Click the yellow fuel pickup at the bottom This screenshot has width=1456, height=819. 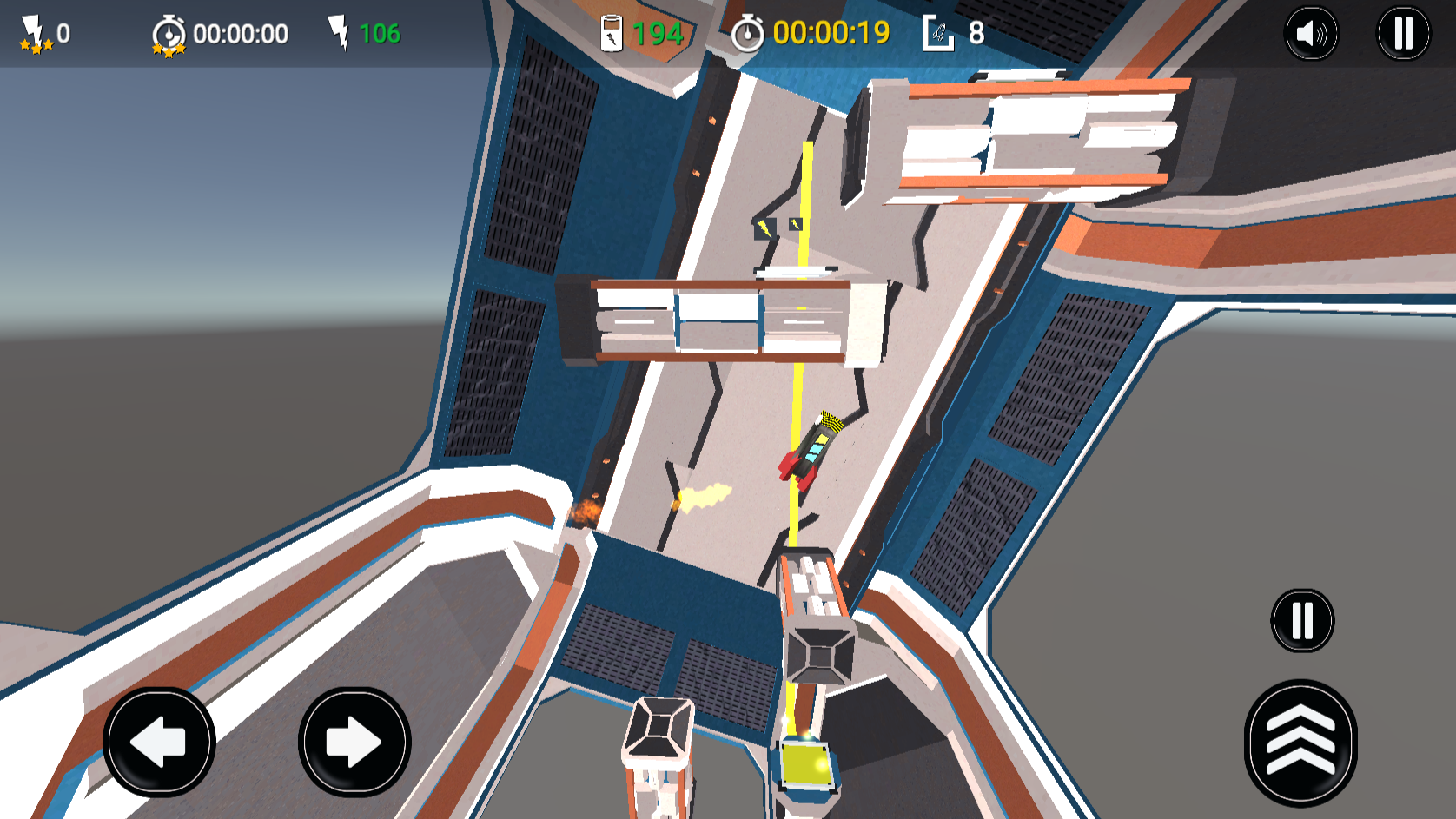pos(805,764)
